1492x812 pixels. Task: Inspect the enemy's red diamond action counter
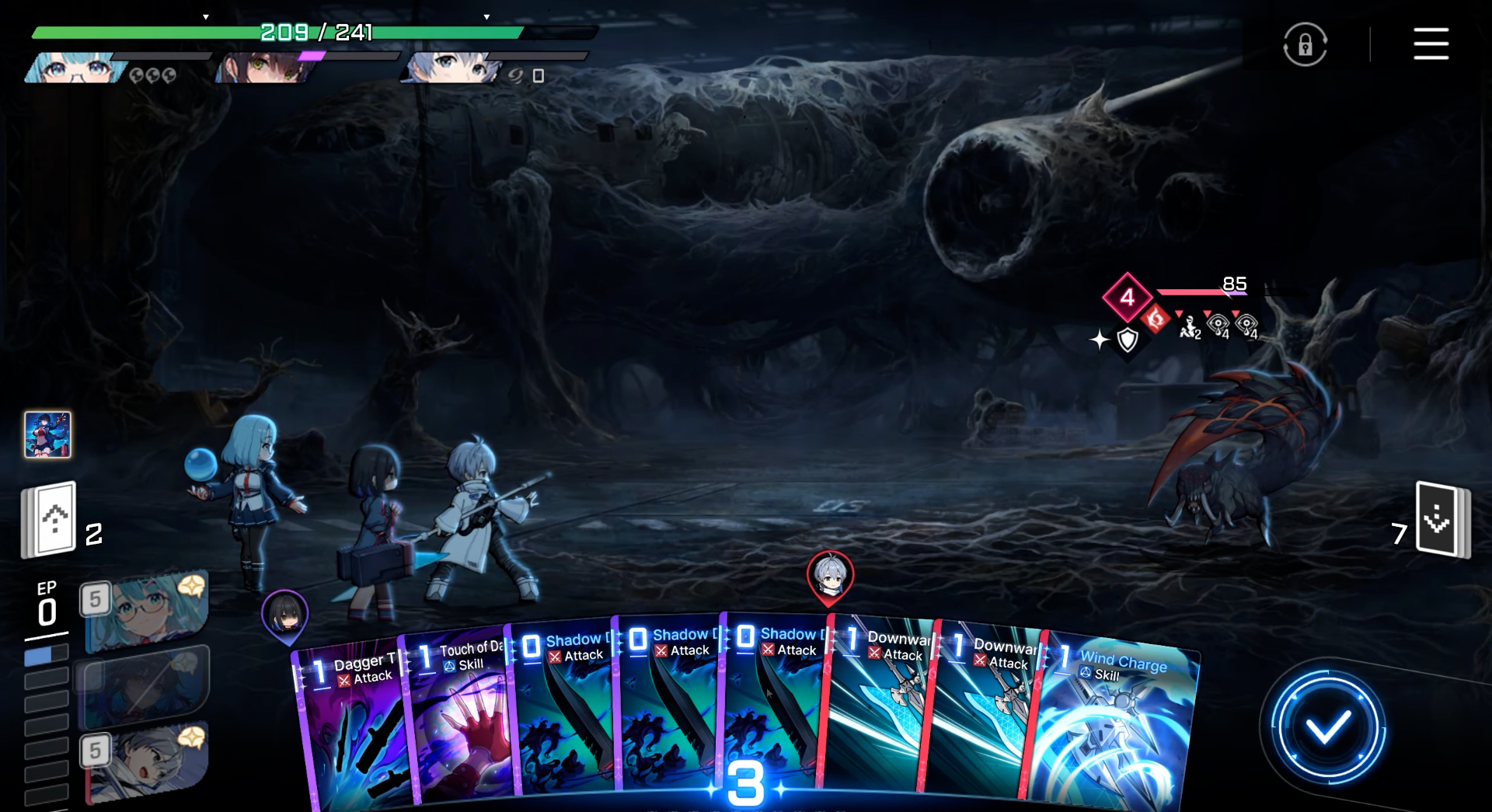(1127, 297)
